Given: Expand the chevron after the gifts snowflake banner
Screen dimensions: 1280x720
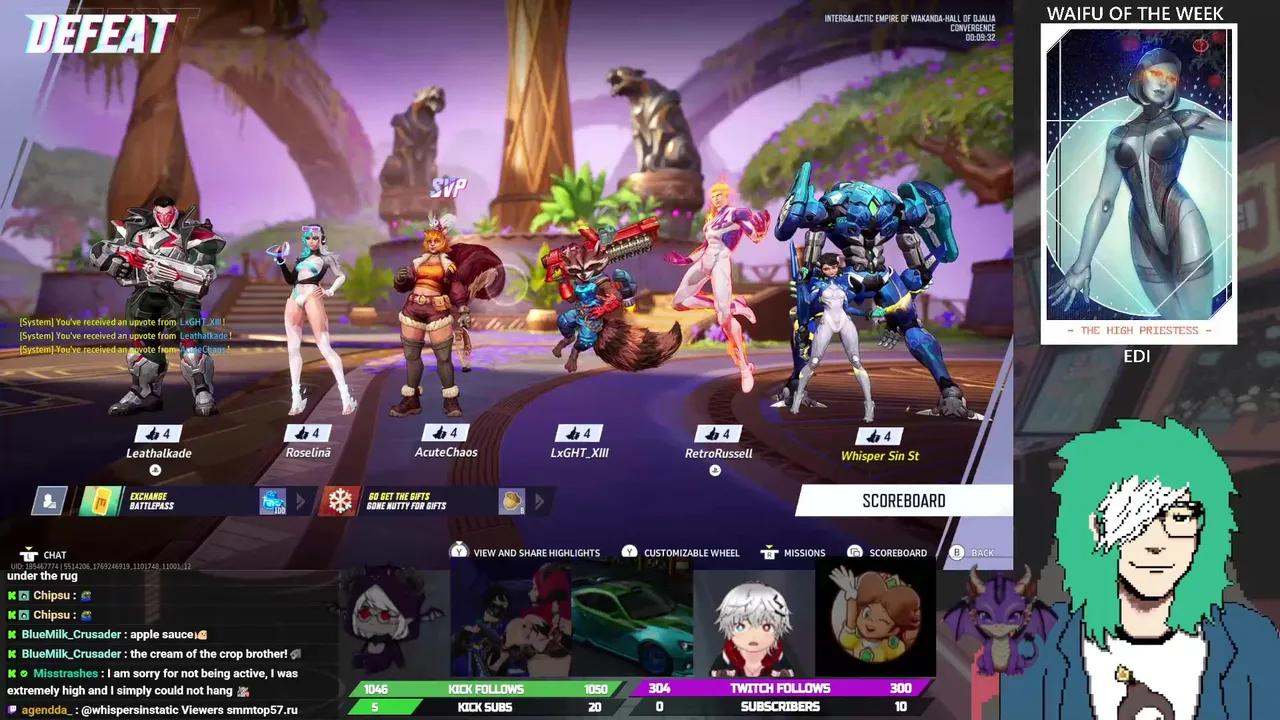Looking at the screenshot, I should pyautogui.click(x=537, y=503).
